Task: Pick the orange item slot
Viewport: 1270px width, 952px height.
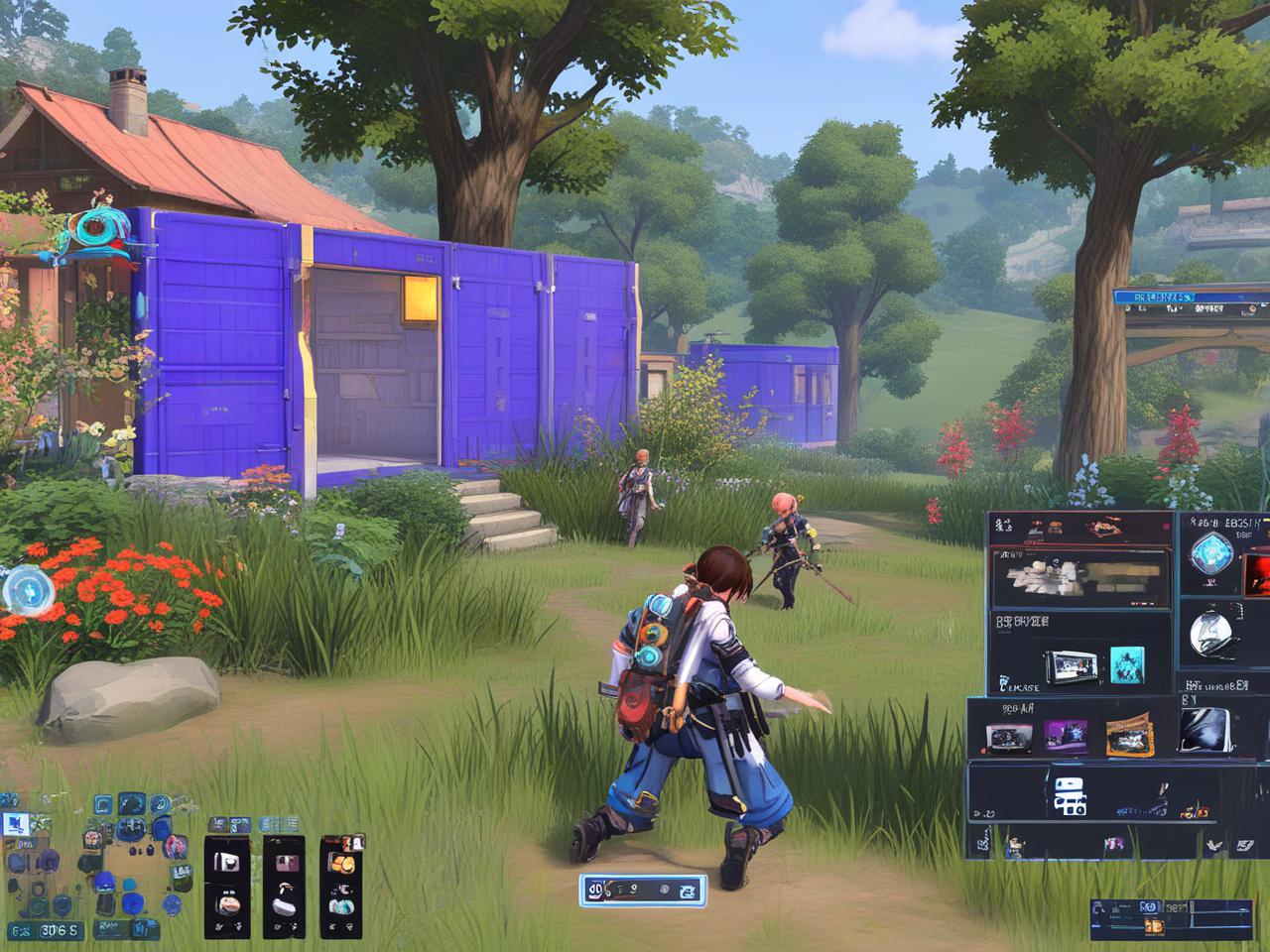Action: 342,863
